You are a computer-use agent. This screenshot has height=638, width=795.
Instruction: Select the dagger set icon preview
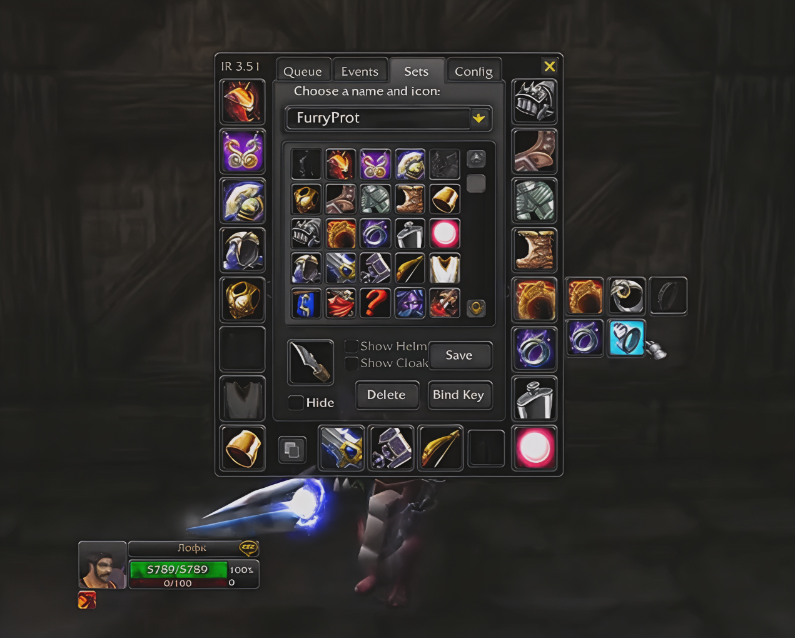tap(310, 362)
